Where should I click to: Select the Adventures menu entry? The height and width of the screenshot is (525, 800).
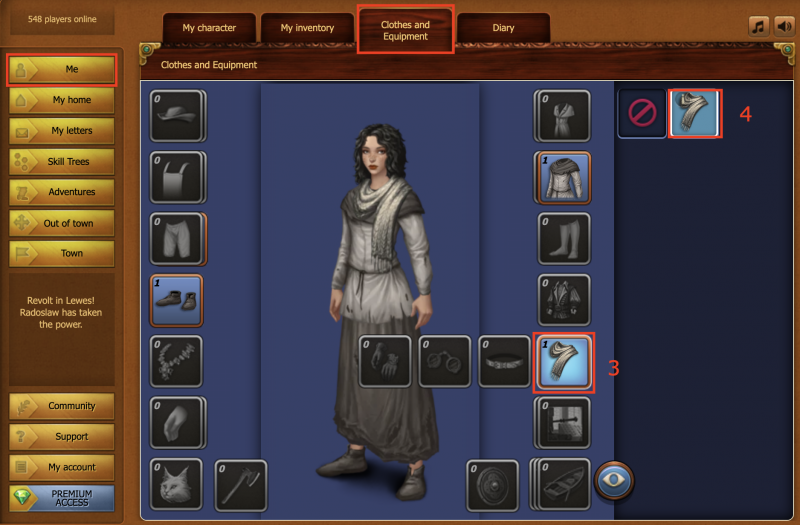coord(62,192)
